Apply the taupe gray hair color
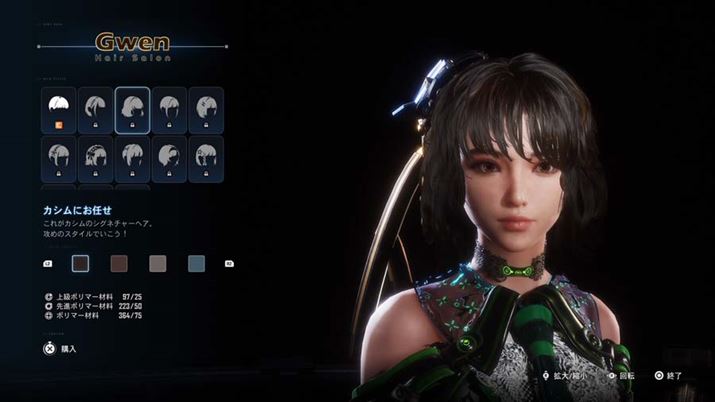The width and height of the screenshot is (715, 402). tap(158, 263)
